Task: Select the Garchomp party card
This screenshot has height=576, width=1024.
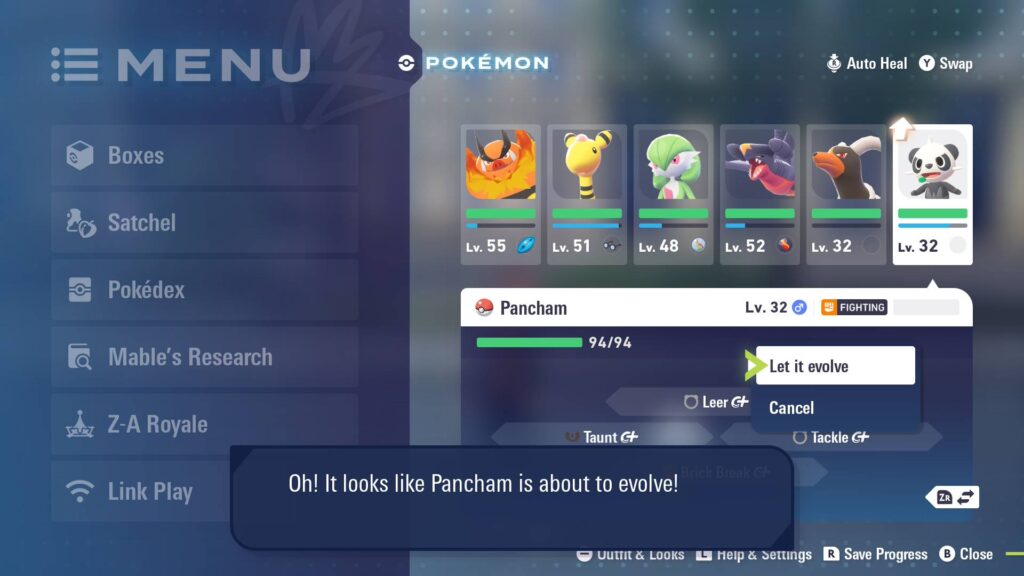Action: 759,194
